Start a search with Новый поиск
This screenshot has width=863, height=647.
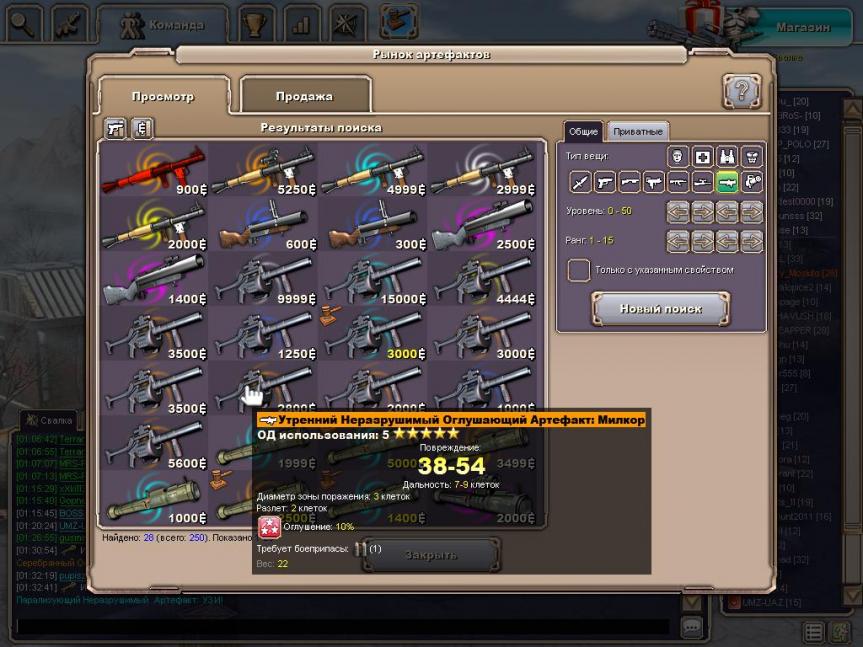660,309
